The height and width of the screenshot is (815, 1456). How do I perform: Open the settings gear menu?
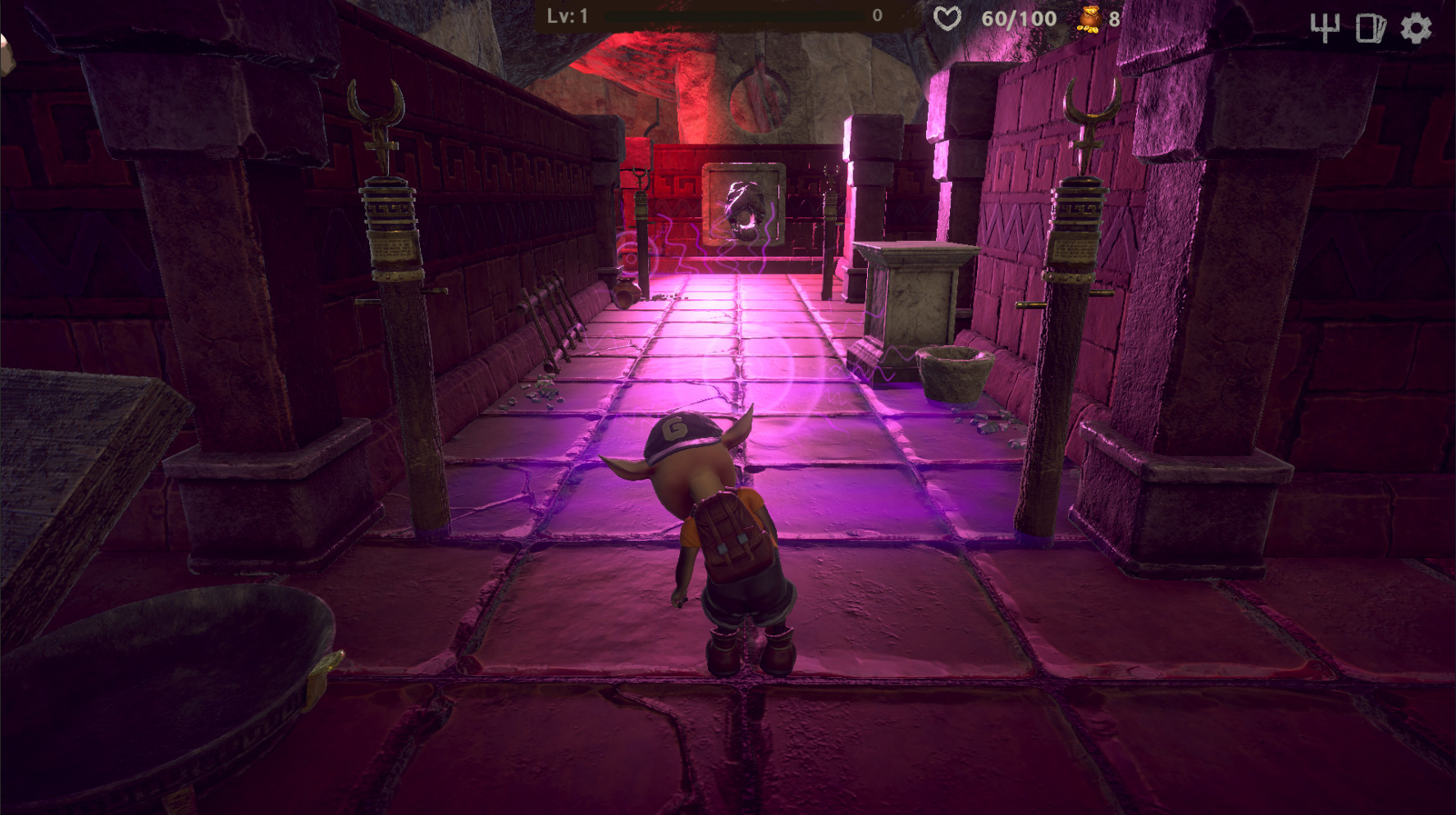point(1416,29)
